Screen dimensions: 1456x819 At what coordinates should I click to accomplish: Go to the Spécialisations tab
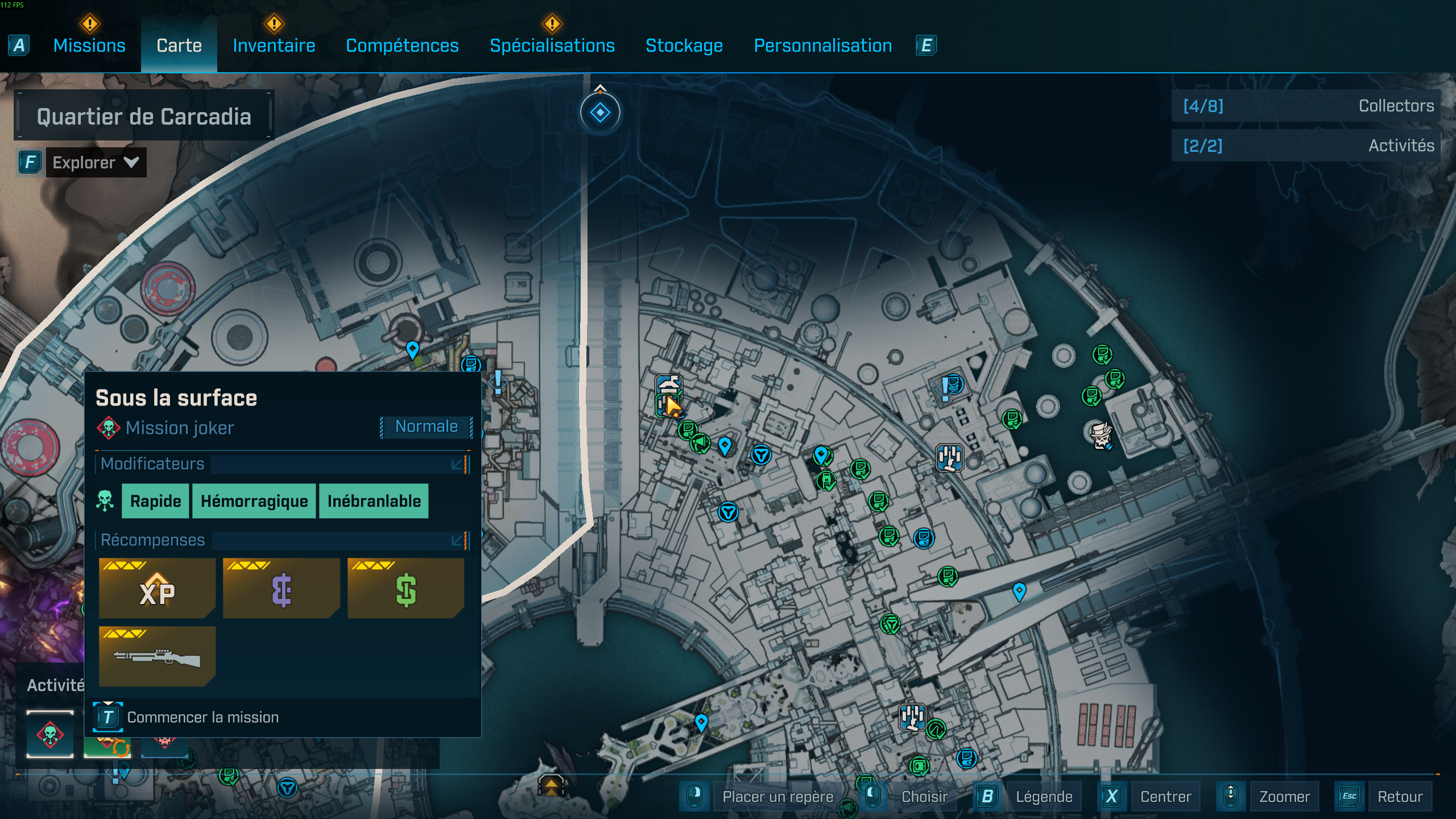pyautogui.click(x=552, y=45)
